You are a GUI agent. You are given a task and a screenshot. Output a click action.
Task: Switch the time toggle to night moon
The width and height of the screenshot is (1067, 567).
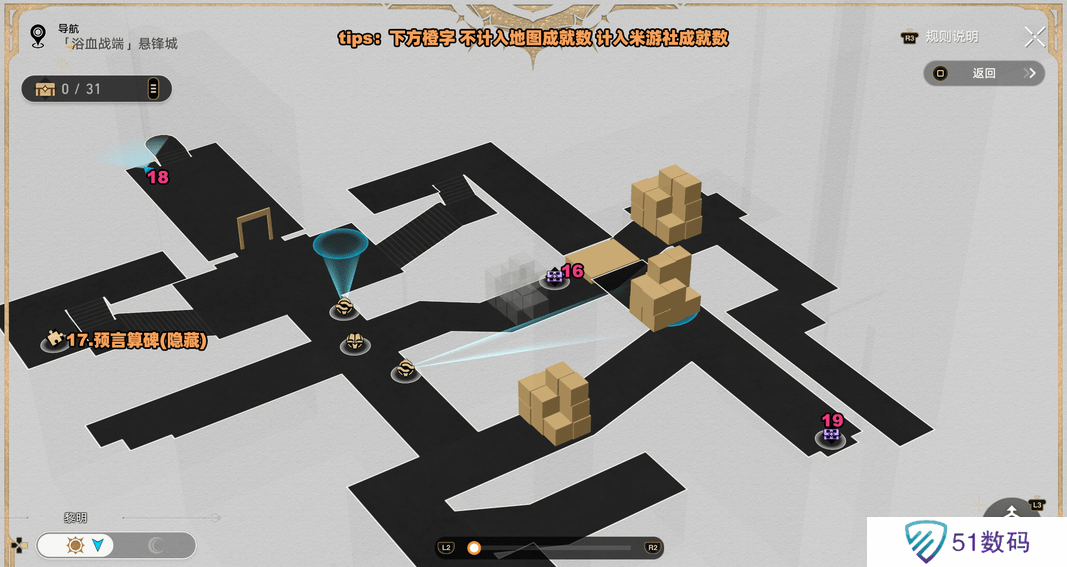point(156,545)
